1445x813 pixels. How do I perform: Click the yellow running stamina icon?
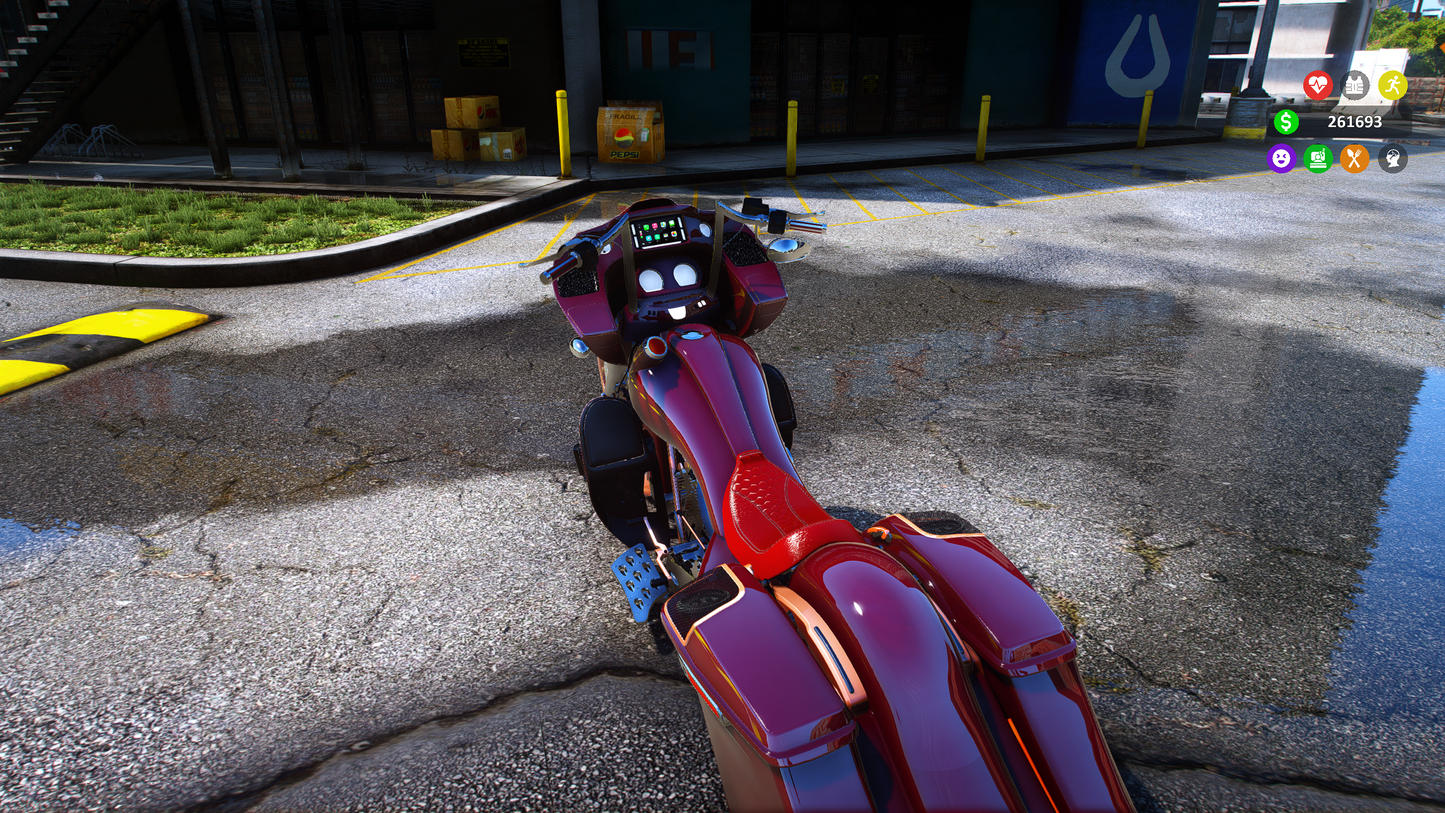(x=1392, y=85)
